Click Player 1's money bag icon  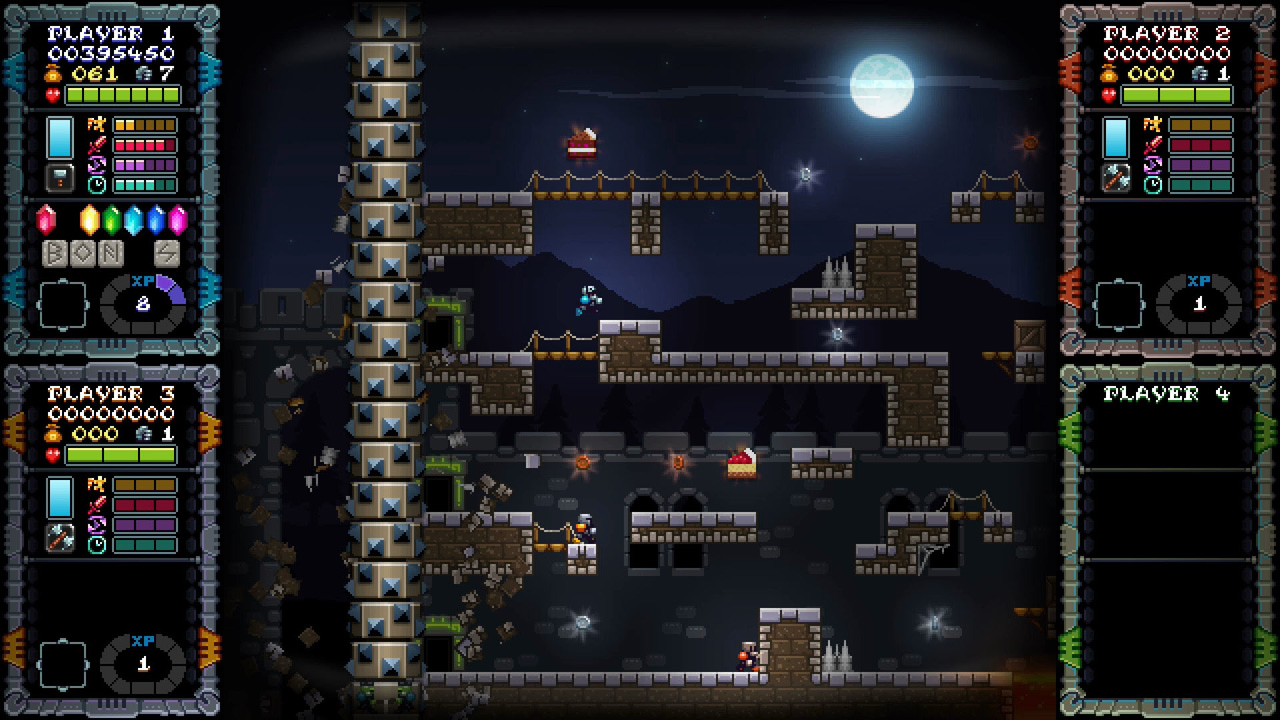(55, 73)
